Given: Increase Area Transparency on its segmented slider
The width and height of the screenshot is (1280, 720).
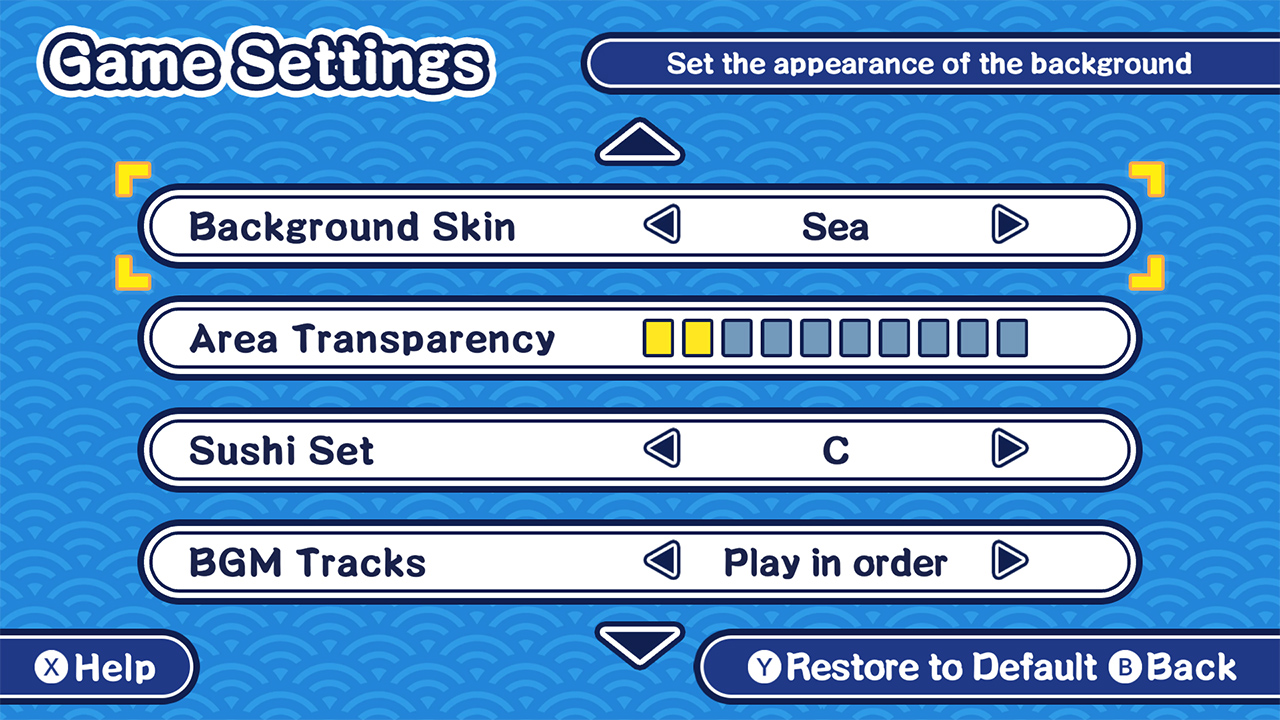Looking at the screenshot, I should (737, 338).
